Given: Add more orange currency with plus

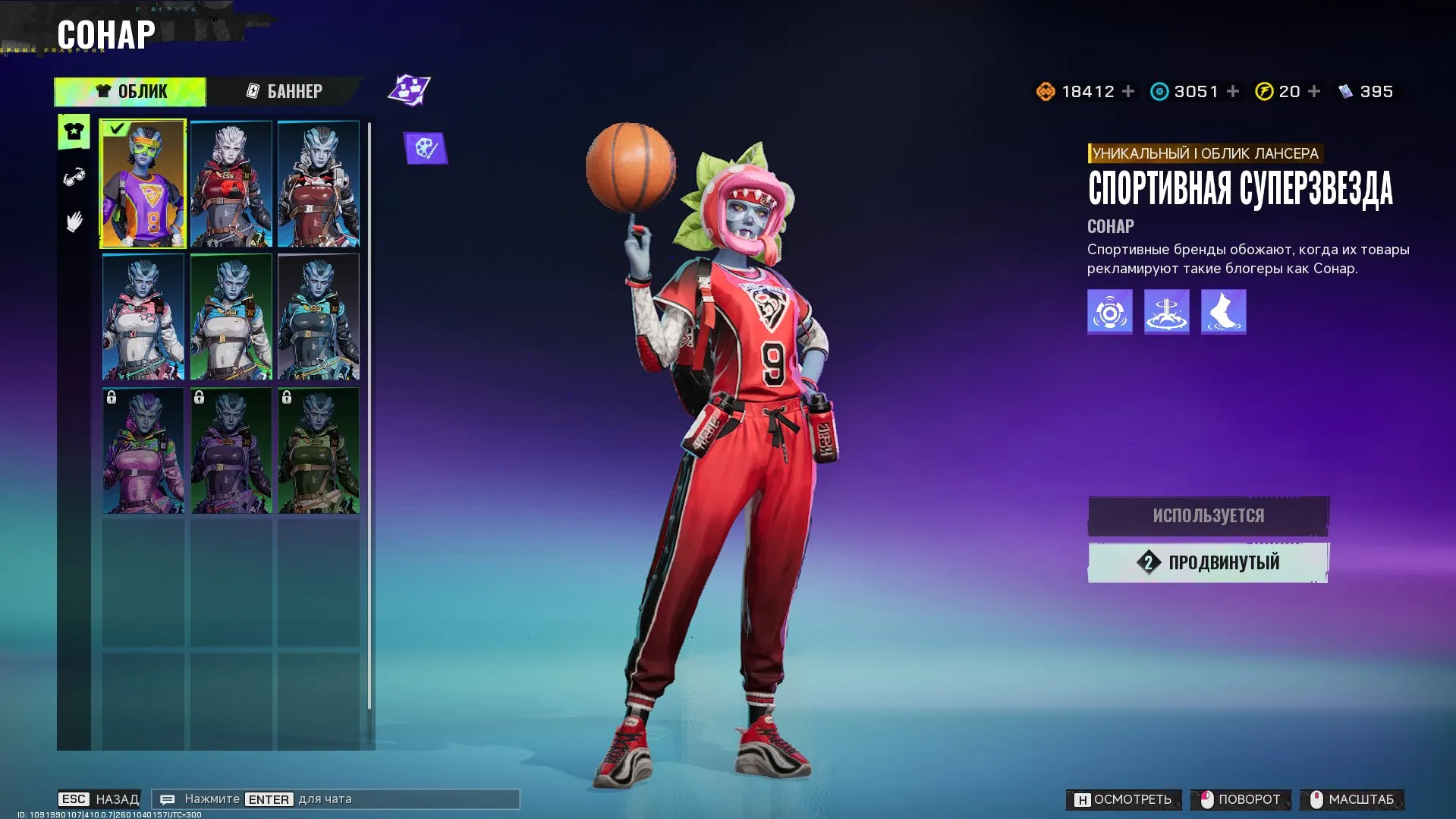Looking at the screenshot, I should [x=1128, y=91].
